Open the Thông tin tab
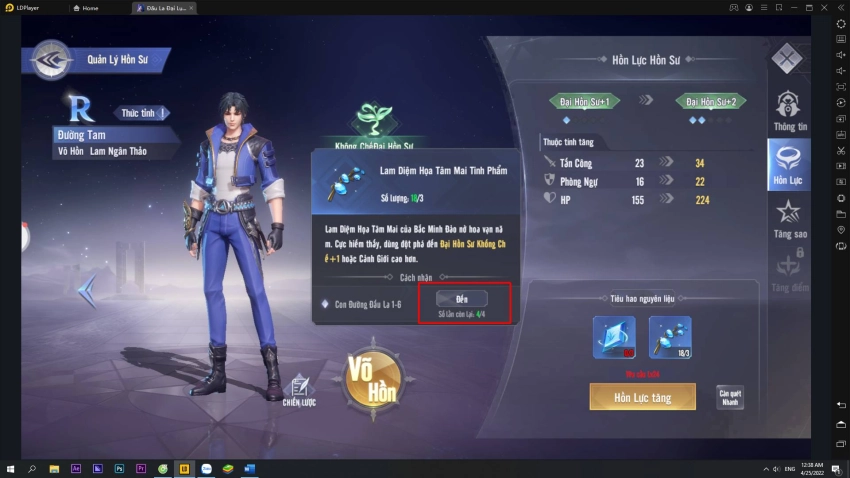Viewport: 850px width, 478px height. [x=789, y=111]
